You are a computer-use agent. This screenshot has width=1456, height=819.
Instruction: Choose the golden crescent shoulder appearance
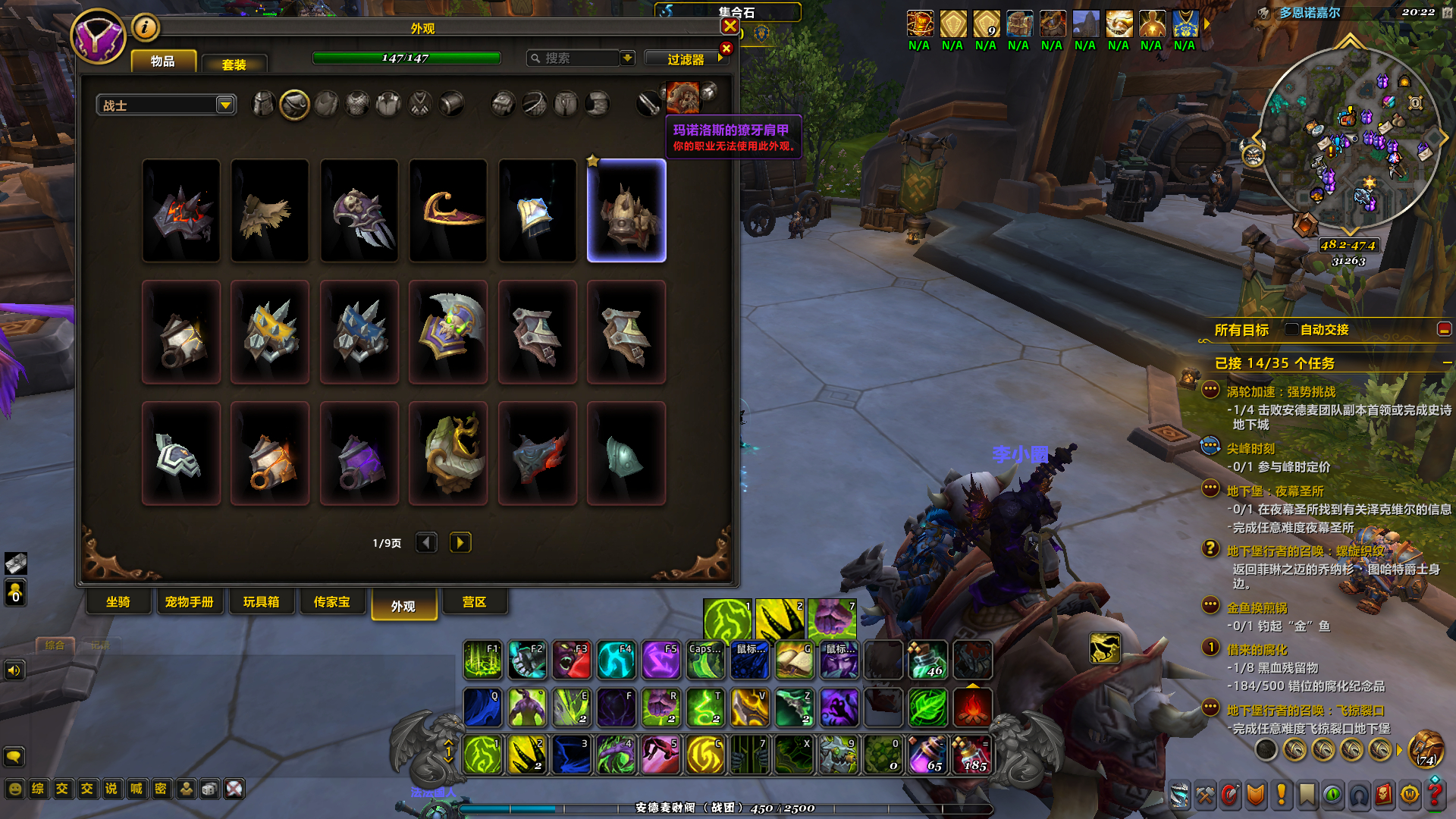tap(448, 211)
